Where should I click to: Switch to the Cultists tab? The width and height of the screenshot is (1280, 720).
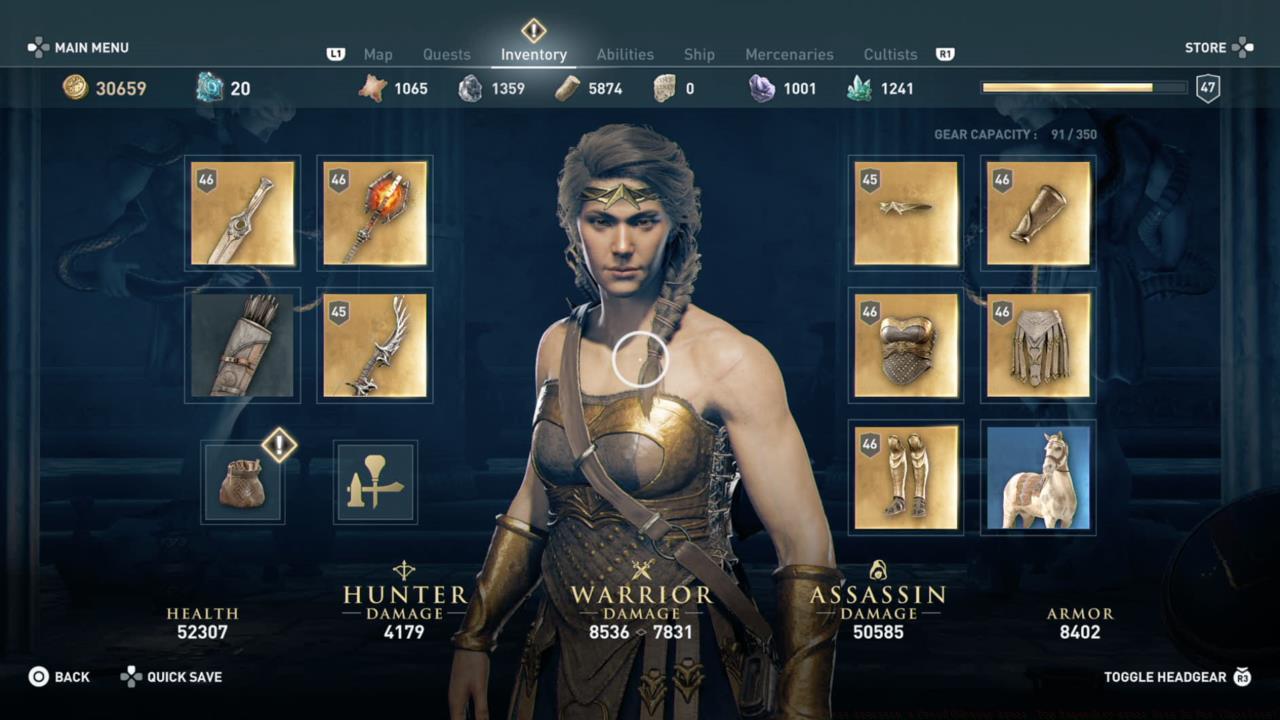[x=890, y=54]
